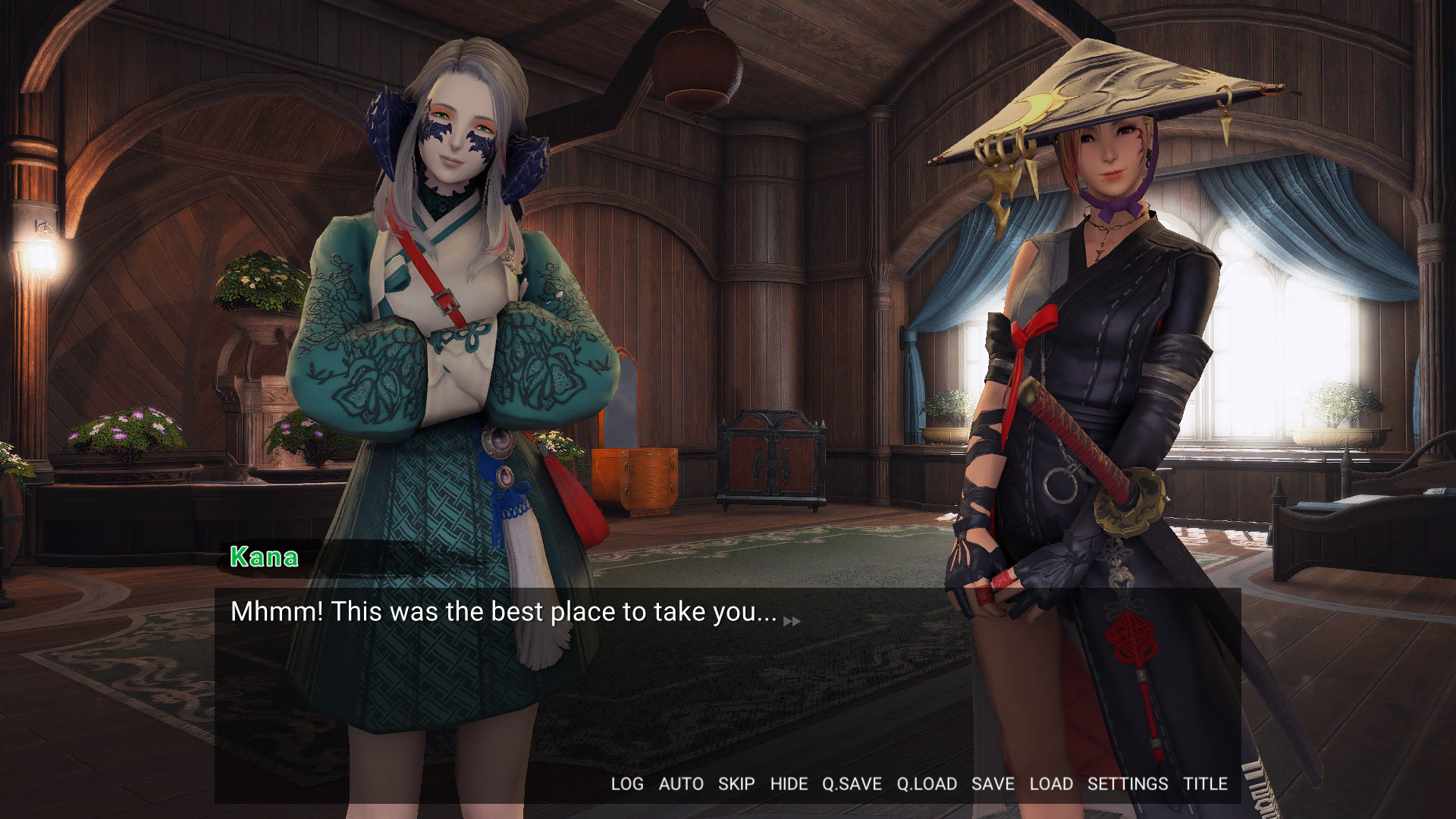This screenshot has width=1456, height=819.
Task: Click the dialogue advance arrow
Action: (x=792, y=621)
